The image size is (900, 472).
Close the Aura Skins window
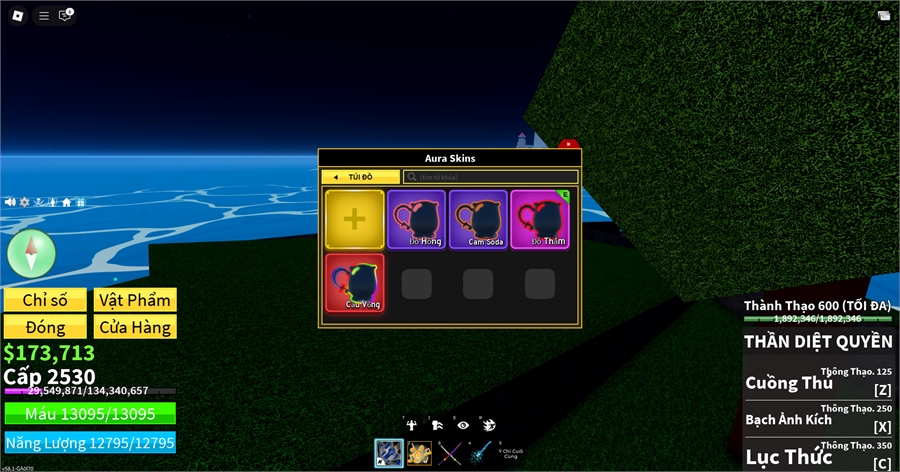[x=568, y=146]
